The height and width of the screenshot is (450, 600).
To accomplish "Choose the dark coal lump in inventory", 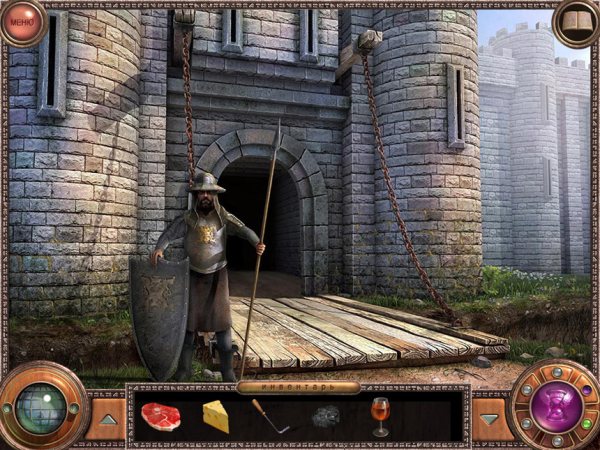I will (327, 417).
